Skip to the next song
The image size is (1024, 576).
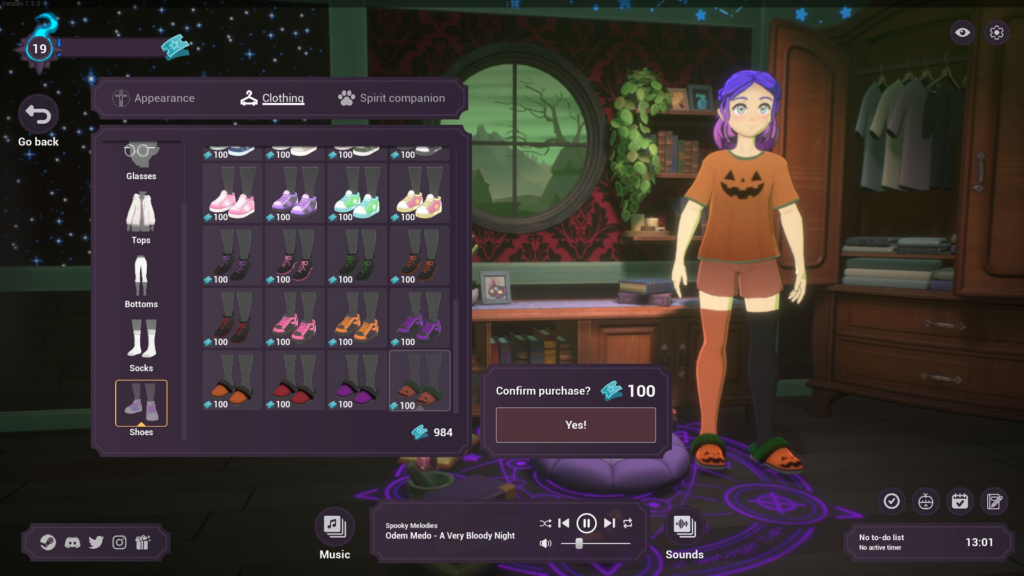[609, 523]
